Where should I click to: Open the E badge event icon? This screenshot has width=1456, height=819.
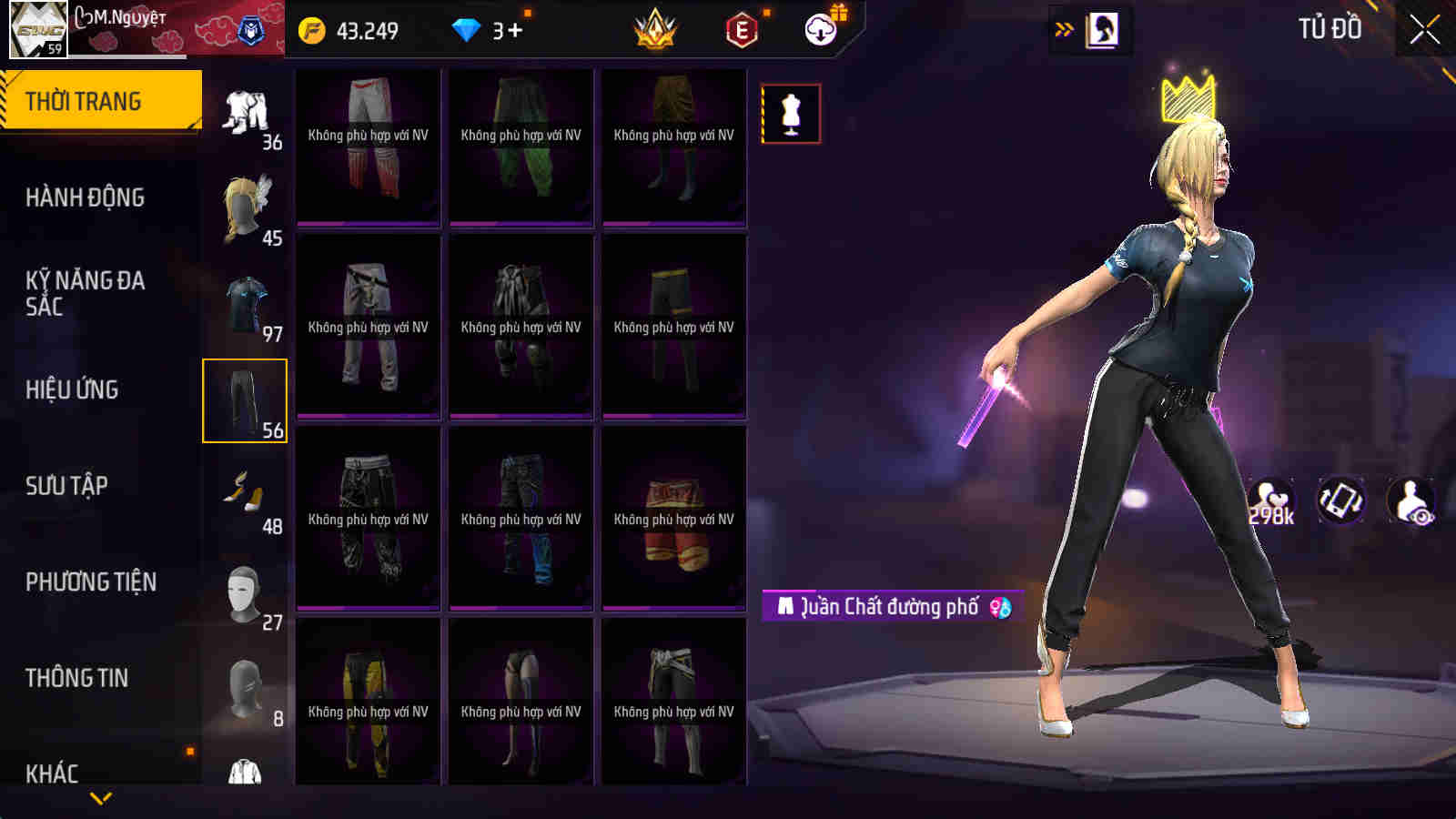pos(739,29)
